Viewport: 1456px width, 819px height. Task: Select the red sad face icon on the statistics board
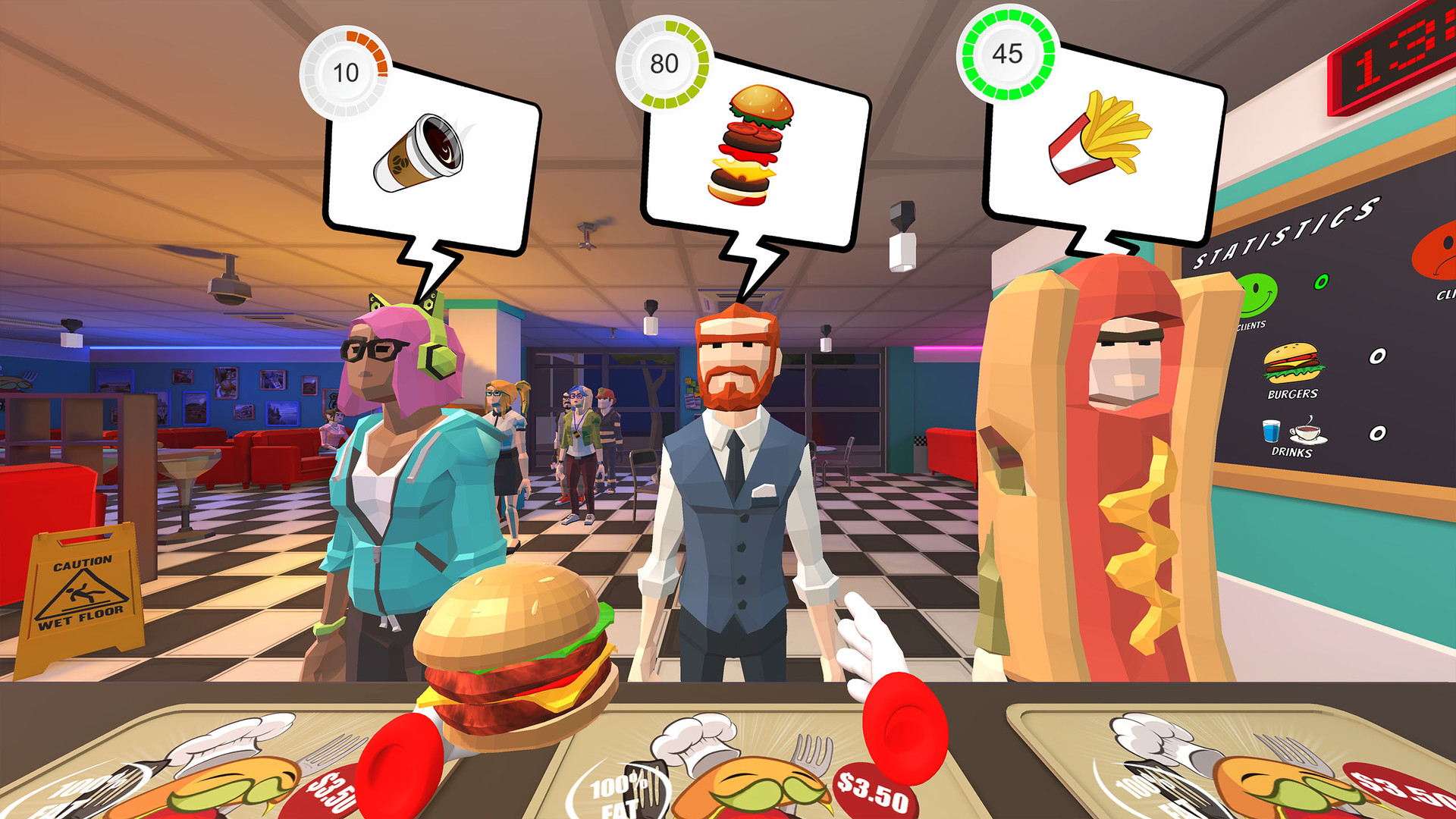(x=1441, y=253)
